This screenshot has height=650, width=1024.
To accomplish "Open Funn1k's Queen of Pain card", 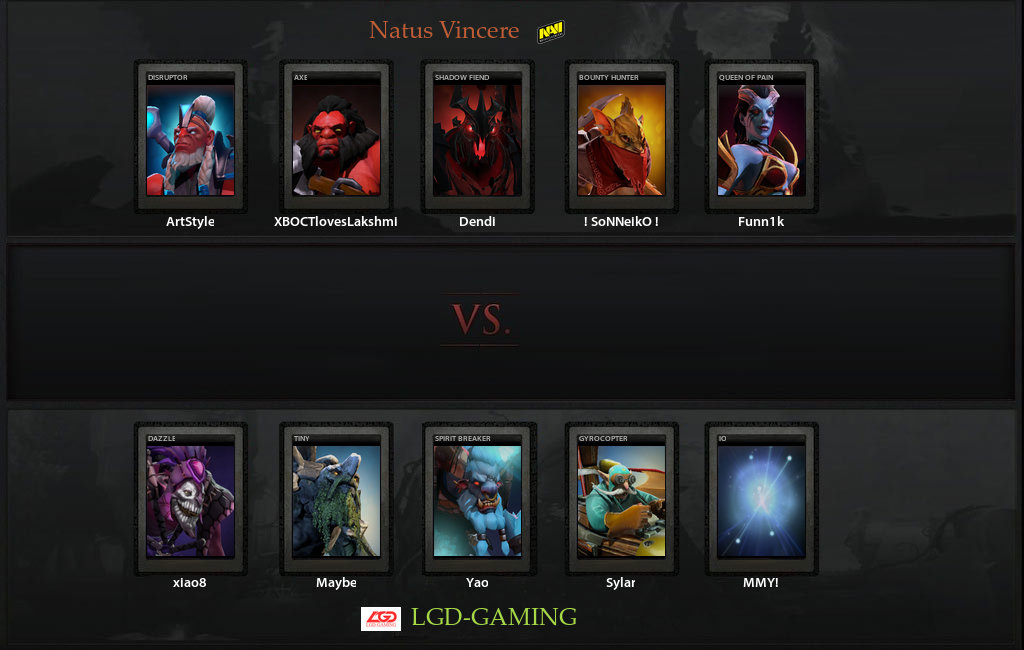I will click(762, 138).
